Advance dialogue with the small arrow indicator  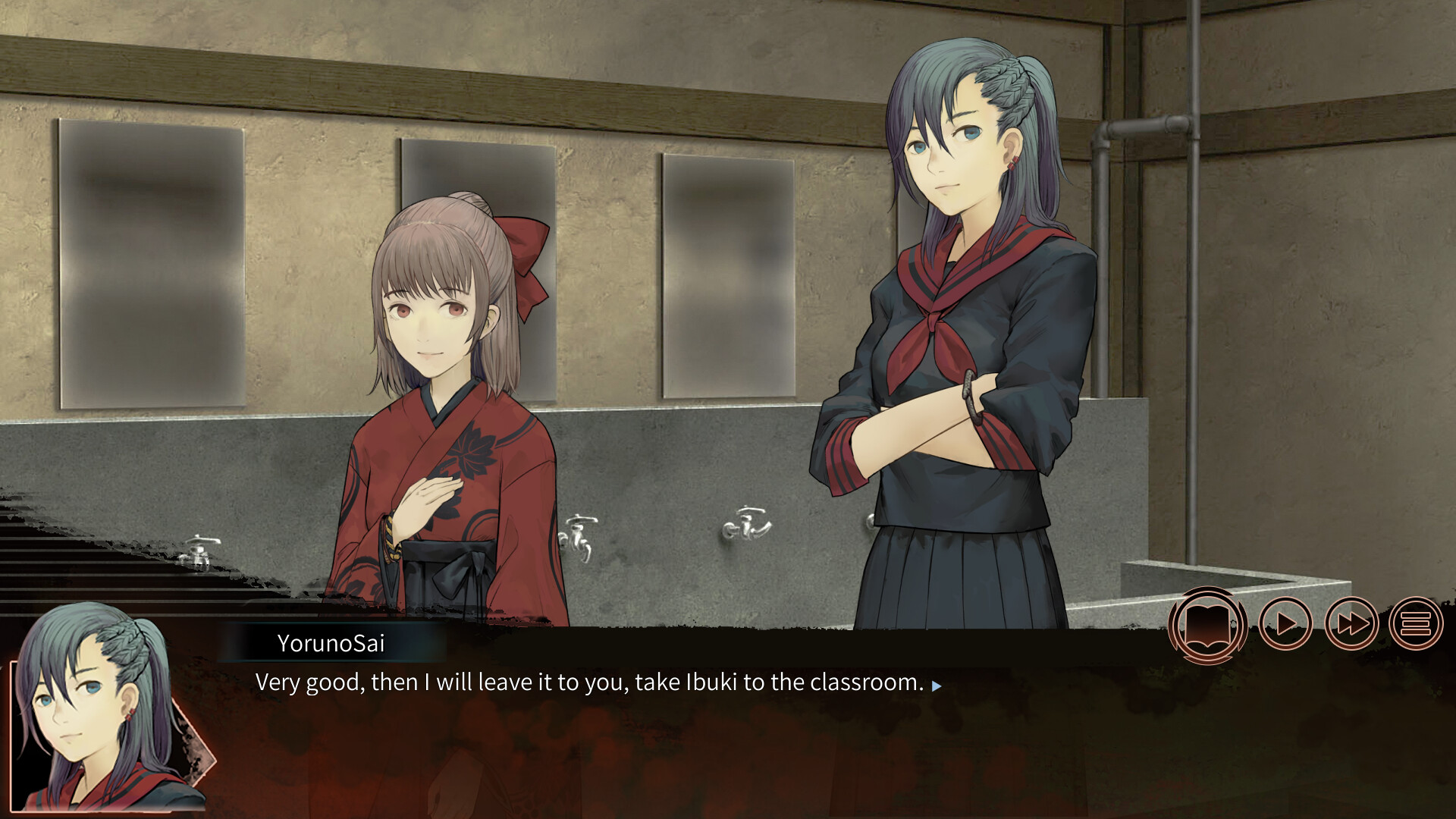click(x=937, y=686)
